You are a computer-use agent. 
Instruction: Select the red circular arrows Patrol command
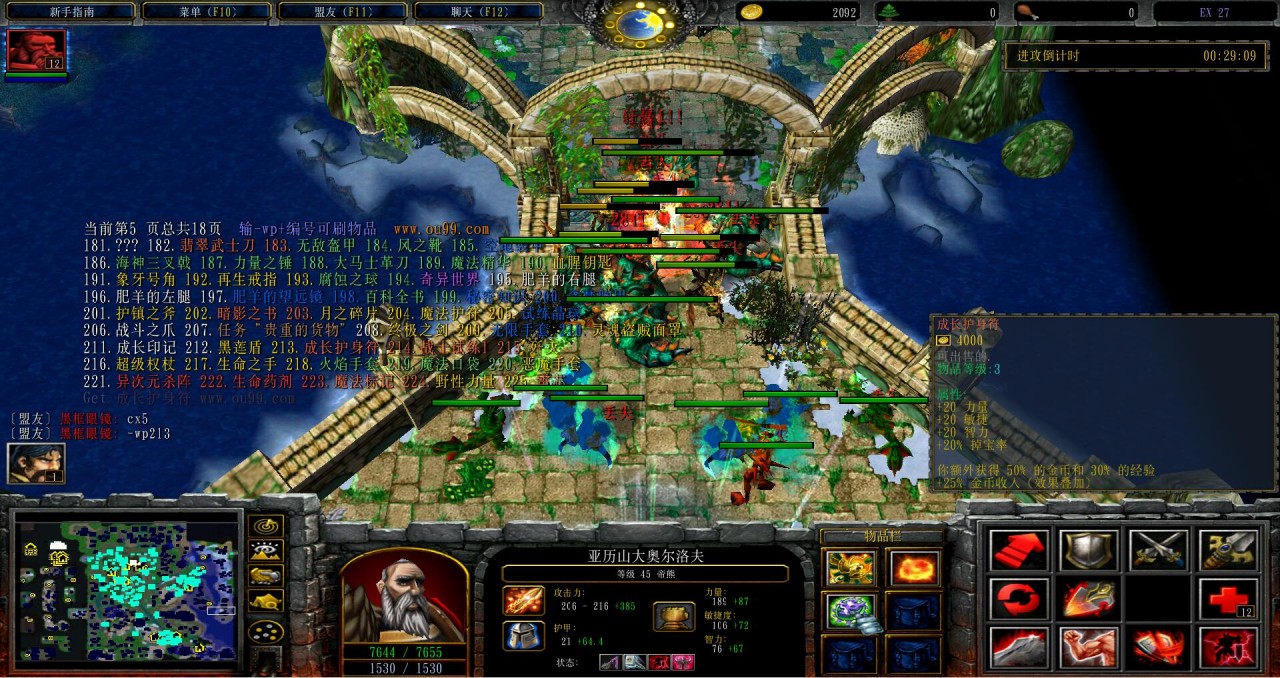pos(1019,599)
